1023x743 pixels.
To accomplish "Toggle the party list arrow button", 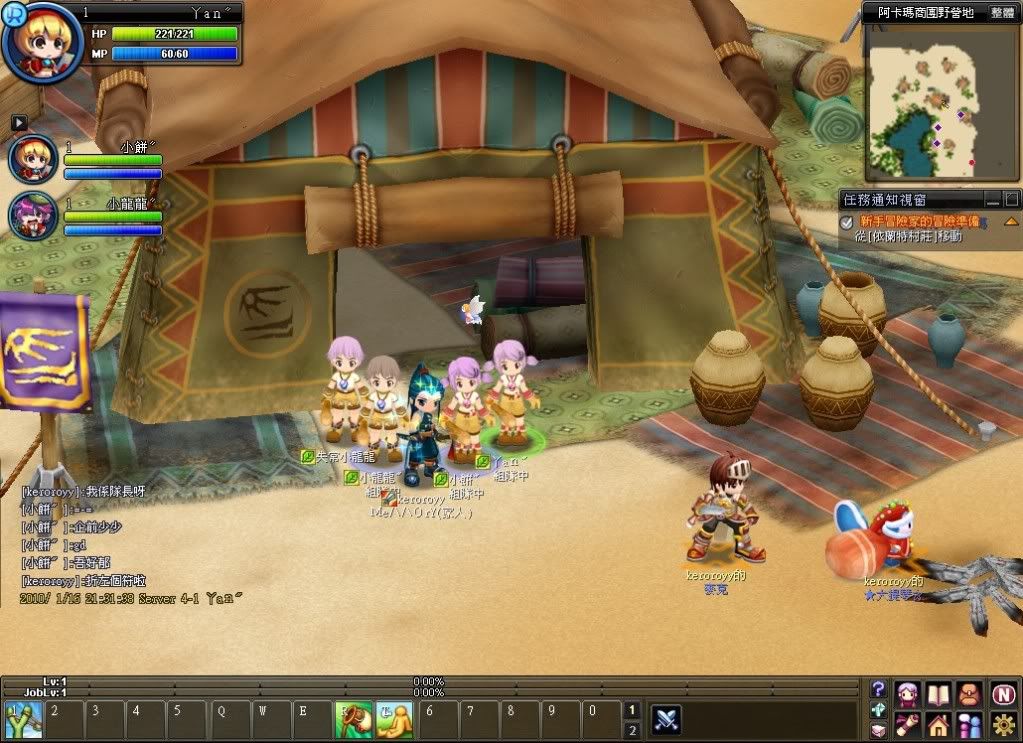I will click(x=19, y=122).
